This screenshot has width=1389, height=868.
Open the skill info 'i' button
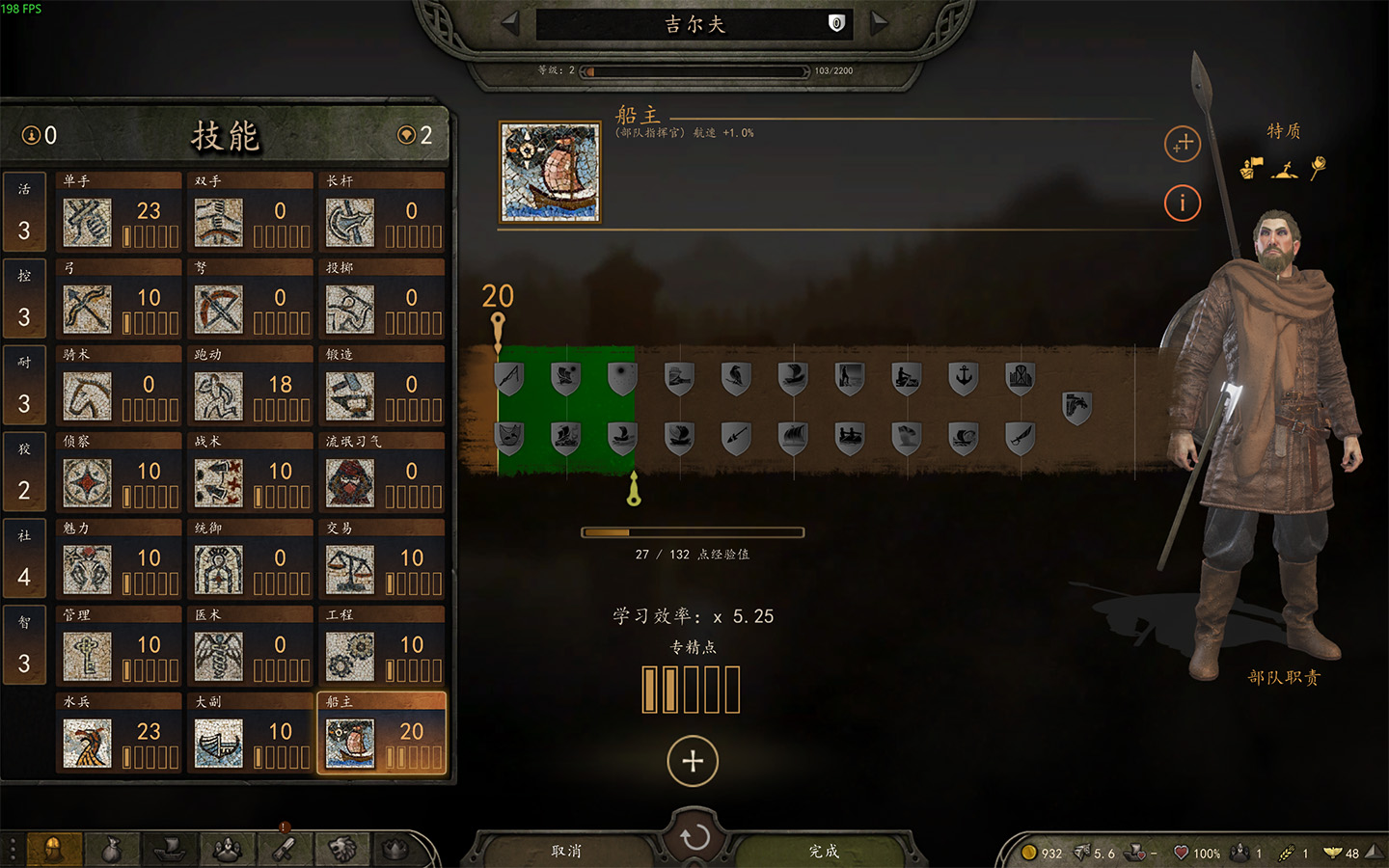click(x=1183, y=203)
